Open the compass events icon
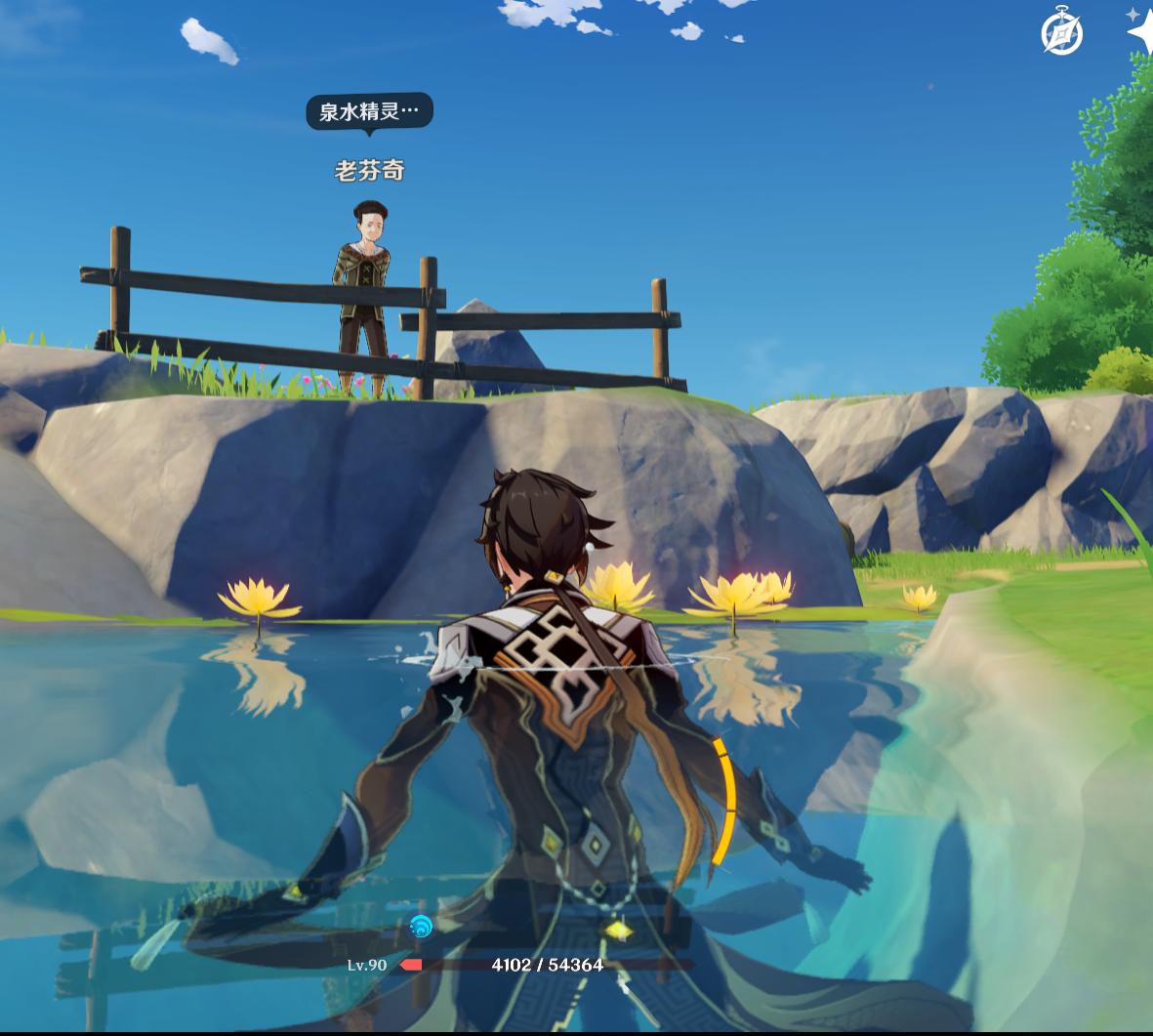Screen dimensions: 1153x1036 [1061, 34]
